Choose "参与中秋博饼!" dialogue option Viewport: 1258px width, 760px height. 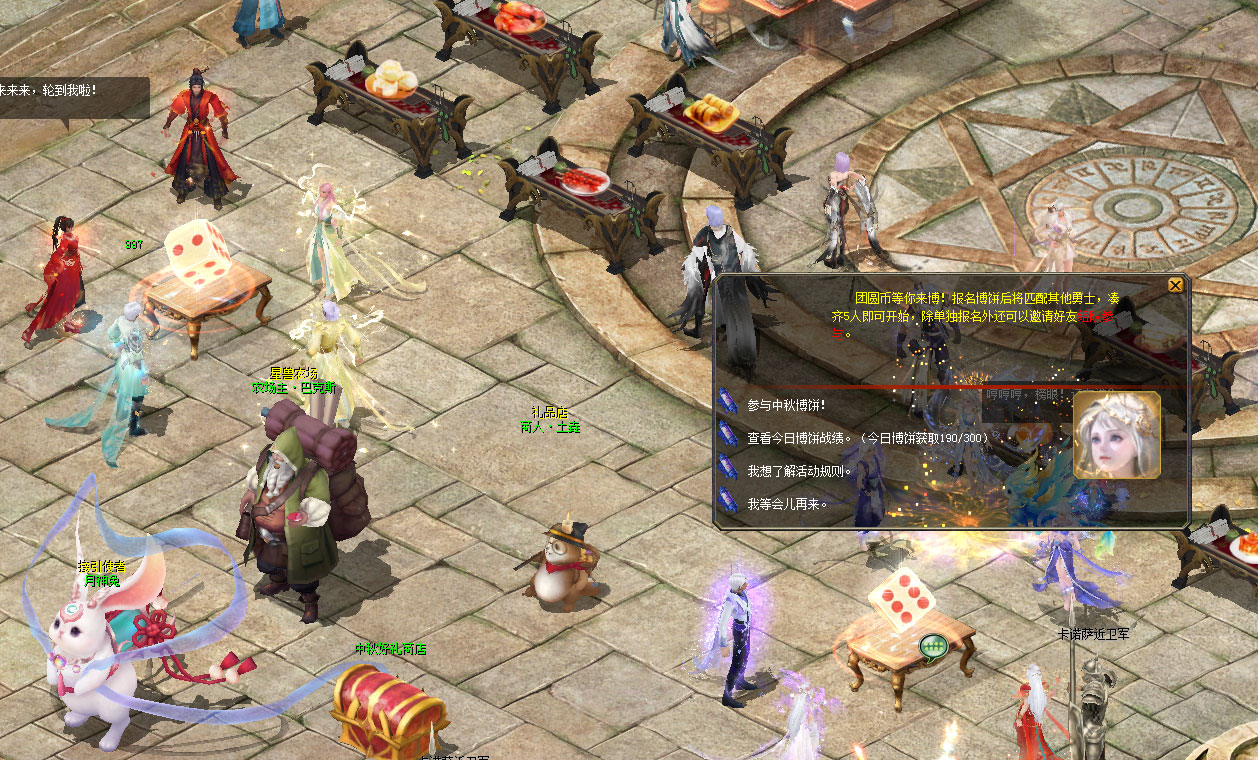(x=786, y=405)
